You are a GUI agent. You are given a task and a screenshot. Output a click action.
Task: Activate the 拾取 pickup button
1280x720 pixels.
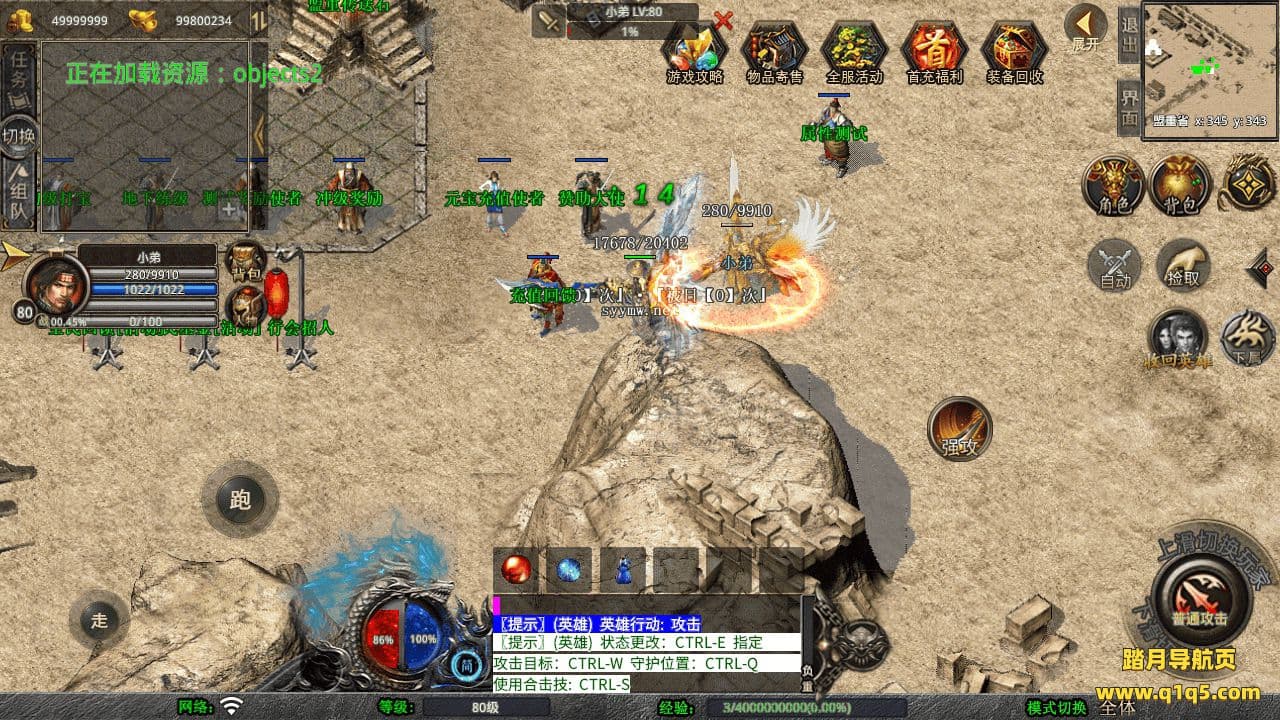[1183, 265]
